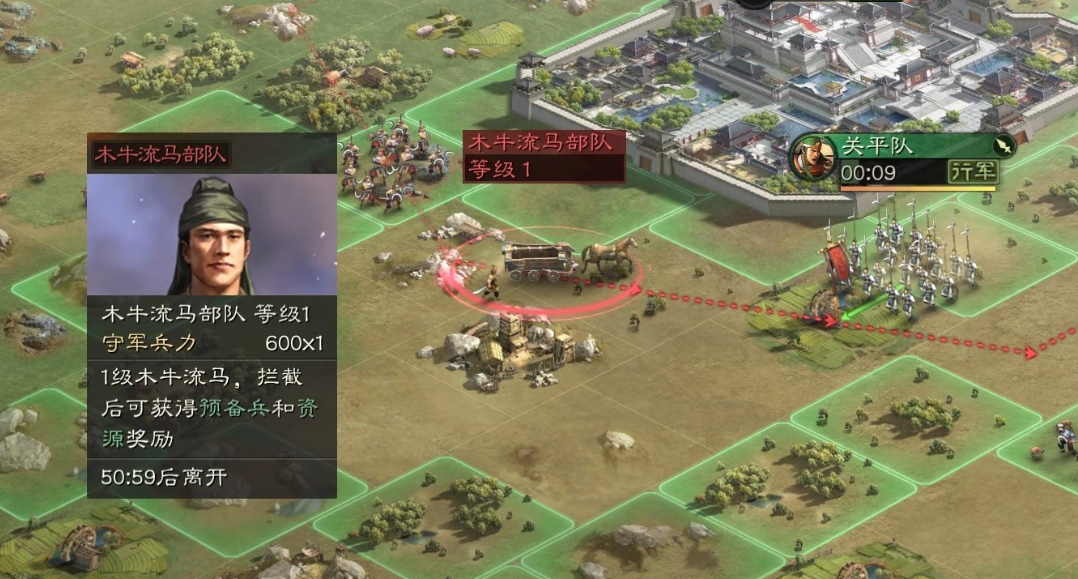
Task: Select the red 木牛流马部队 等级1 map label
Action: [x=544, y=156]
